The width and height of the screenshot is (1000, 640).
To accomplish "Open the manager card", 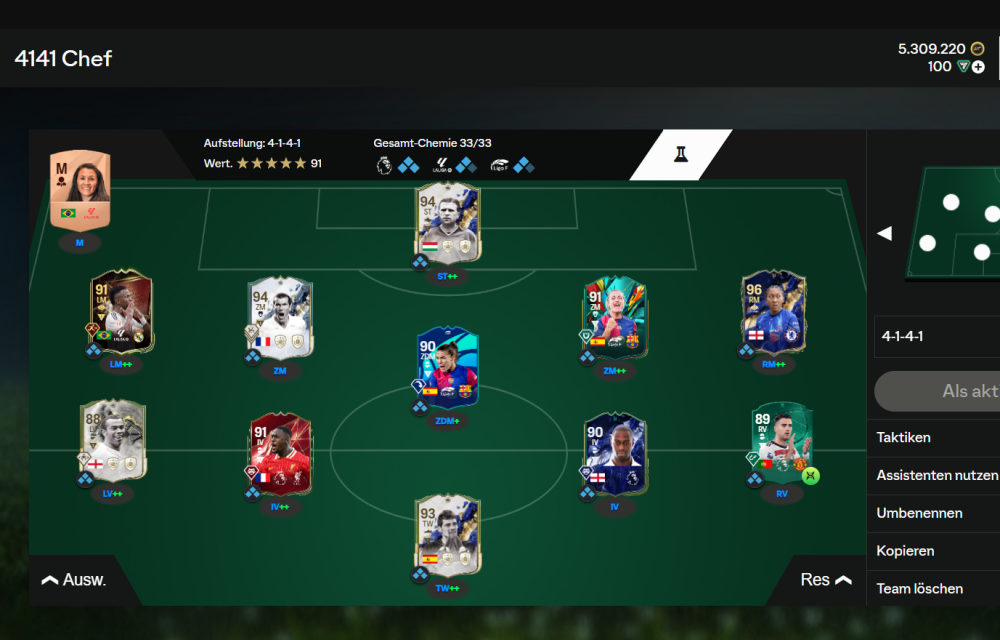I will coord(80,190).
